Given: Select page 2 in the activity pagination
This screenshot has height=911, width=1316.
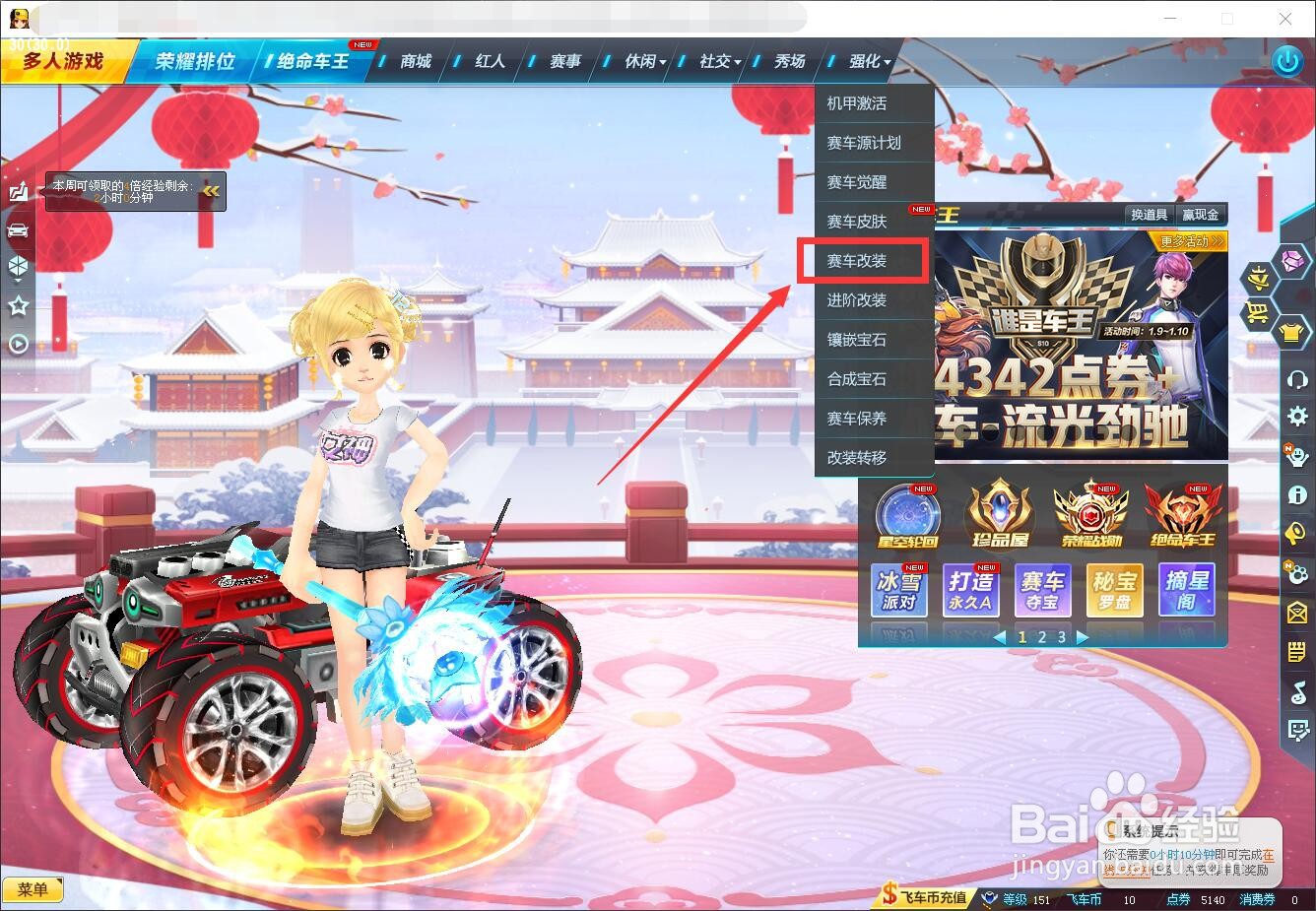Looking at the screenshot, I should [1041, 637].
